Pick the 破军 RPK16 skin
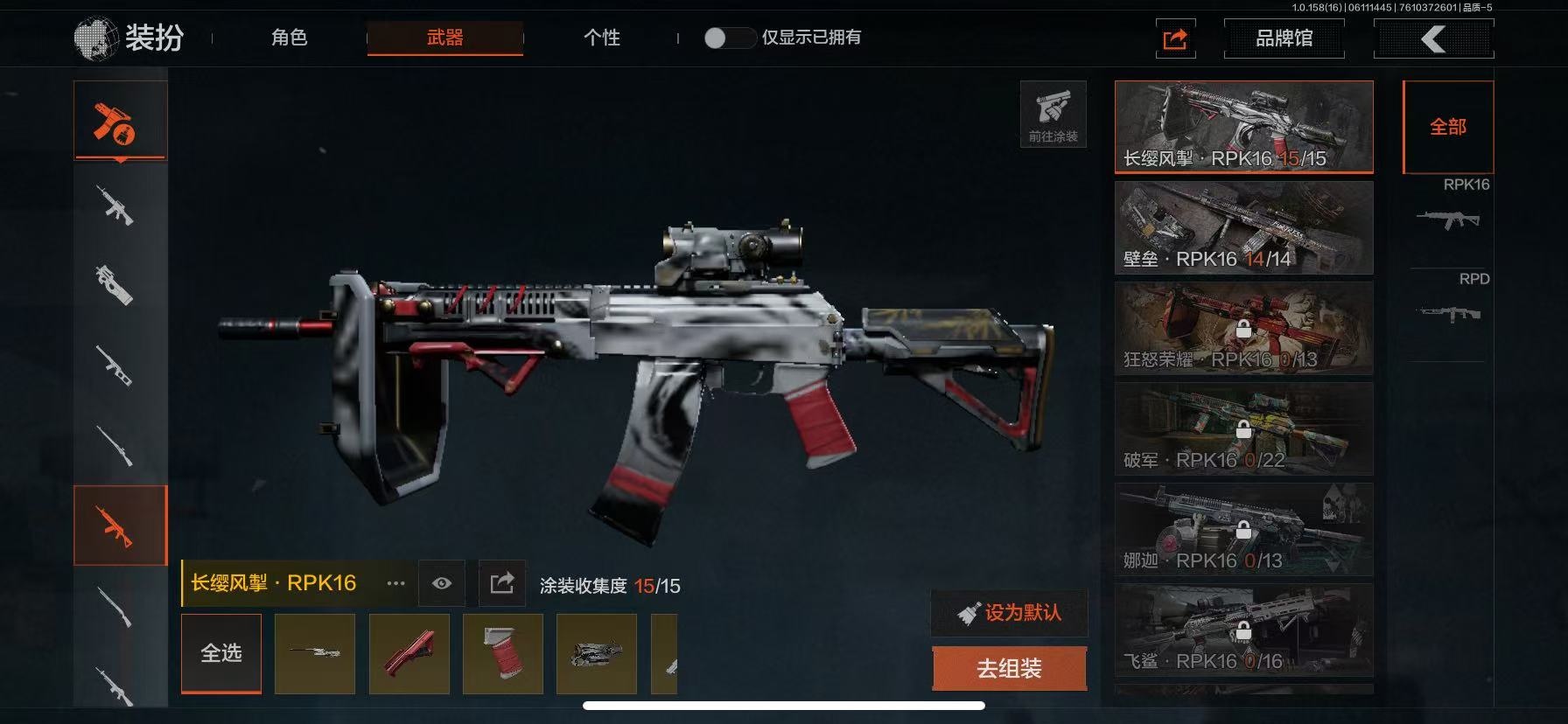 [1243, 429]
